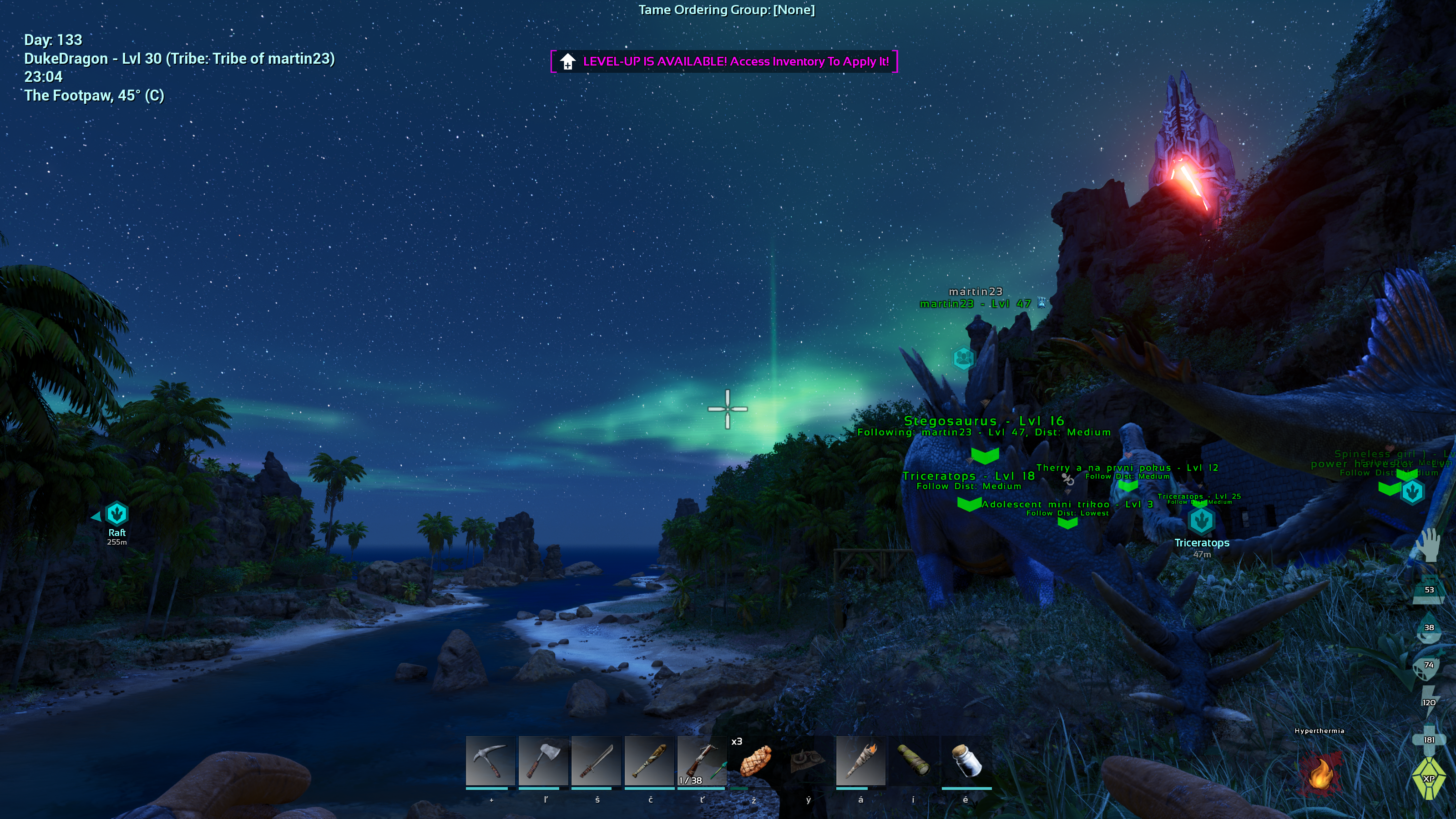Image resolution: width=1456 pixels, height=819 pixels.
Task: Use the cooked meat stack x3
Action: pos(754,761)
